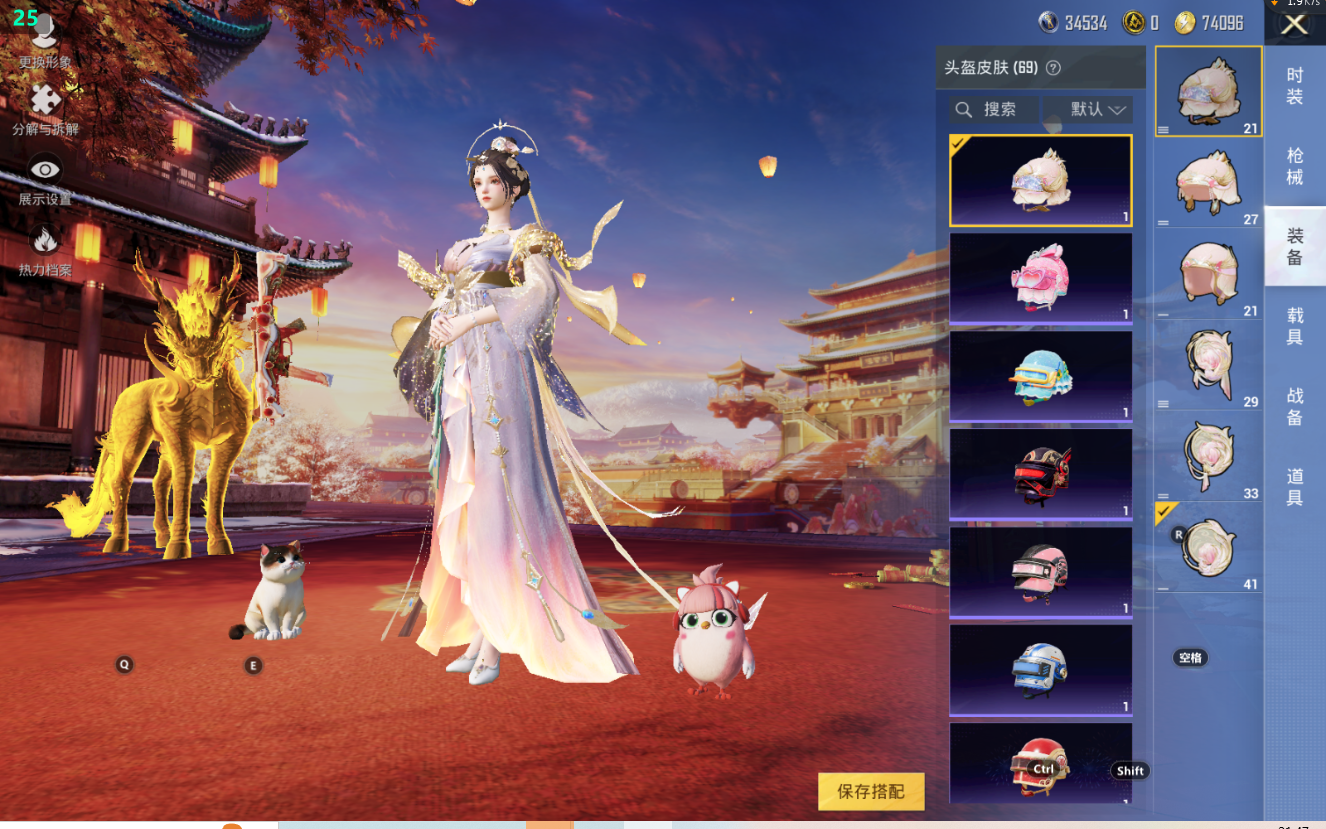The image size is (1326, 829).
Task: Open 展示设置 eye icon
Action: click(45, 178)
